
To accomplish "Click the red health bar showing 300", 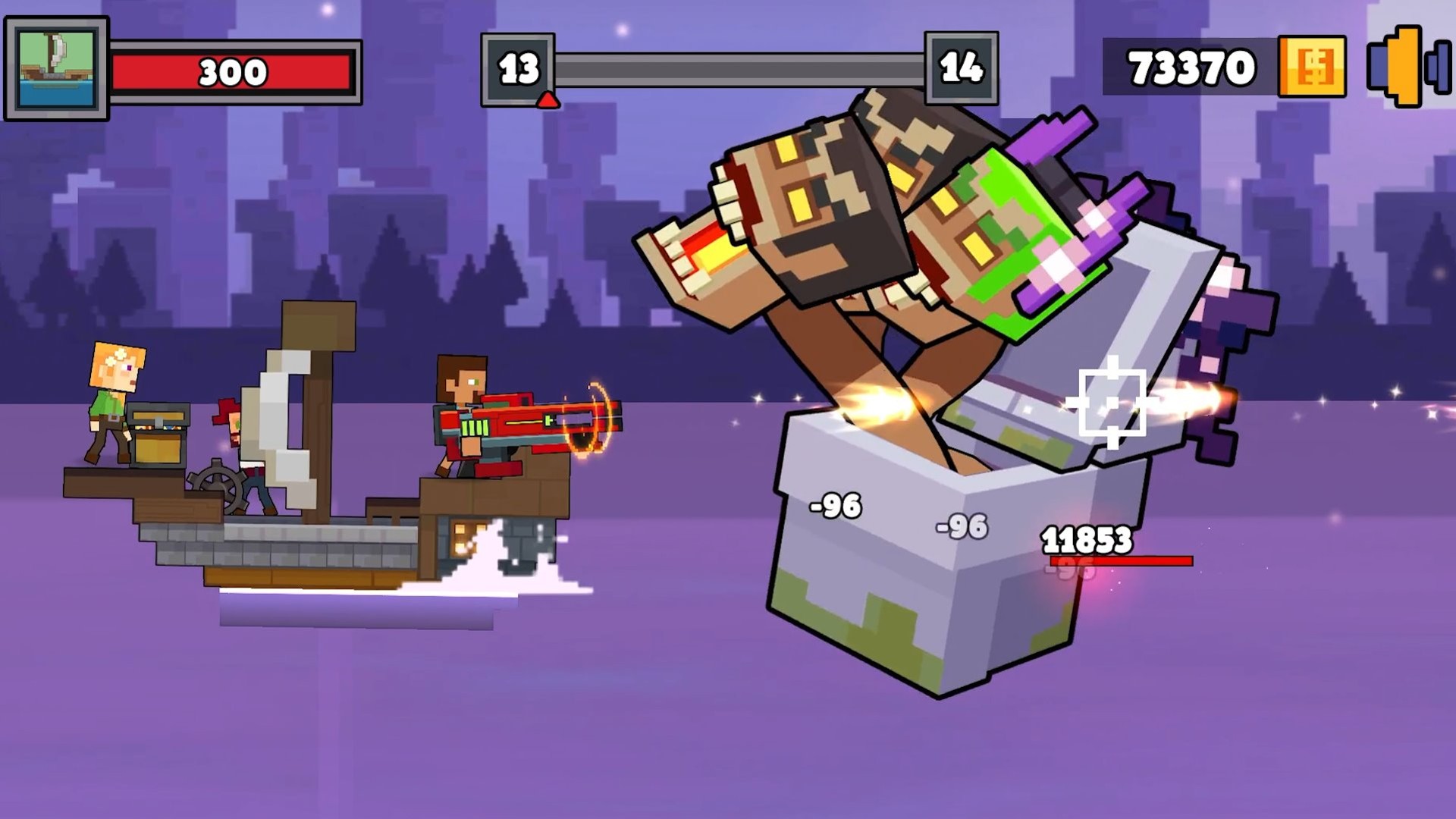I will [235, 72].
